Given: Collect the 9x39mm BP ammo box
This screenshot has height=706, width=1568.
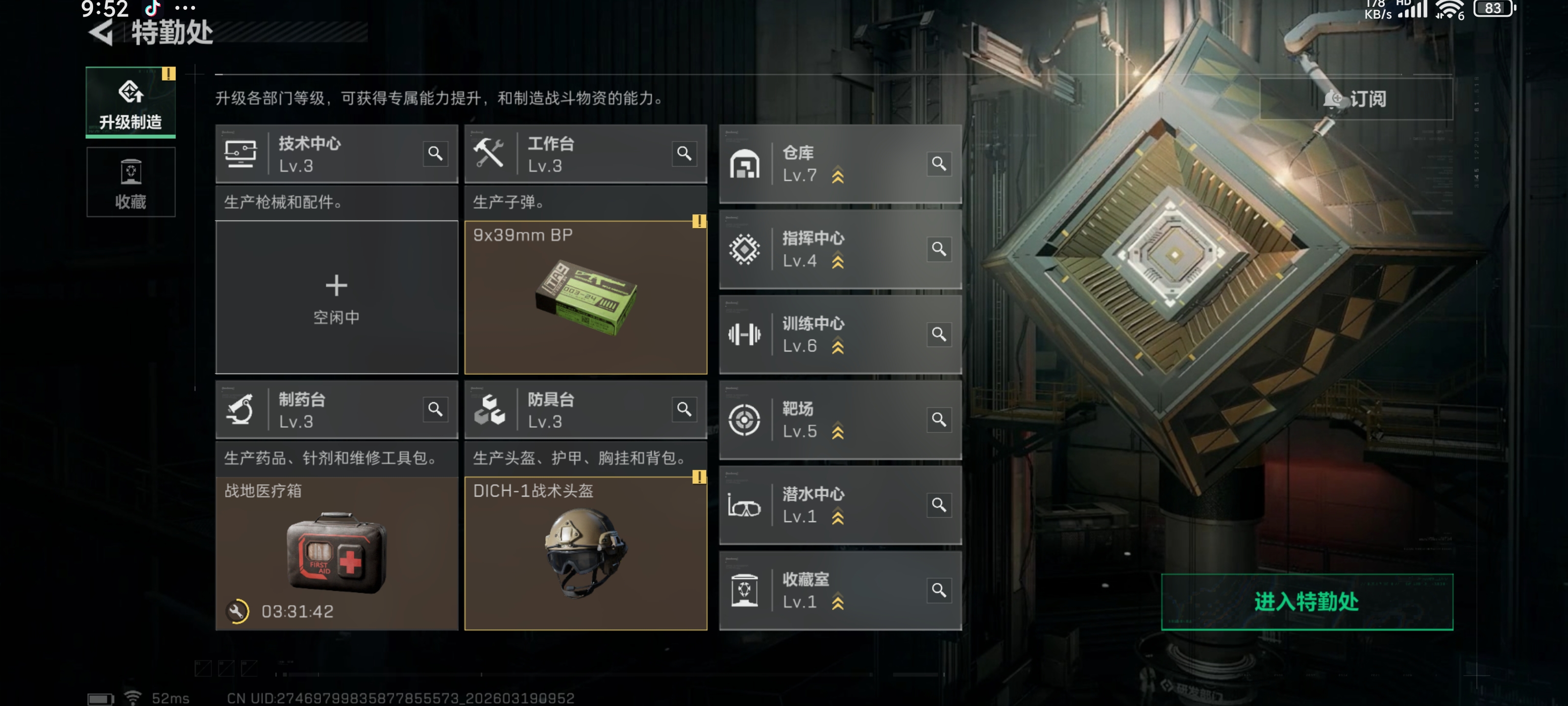Looking at the screenshot, I should click(x=585, y=297).
